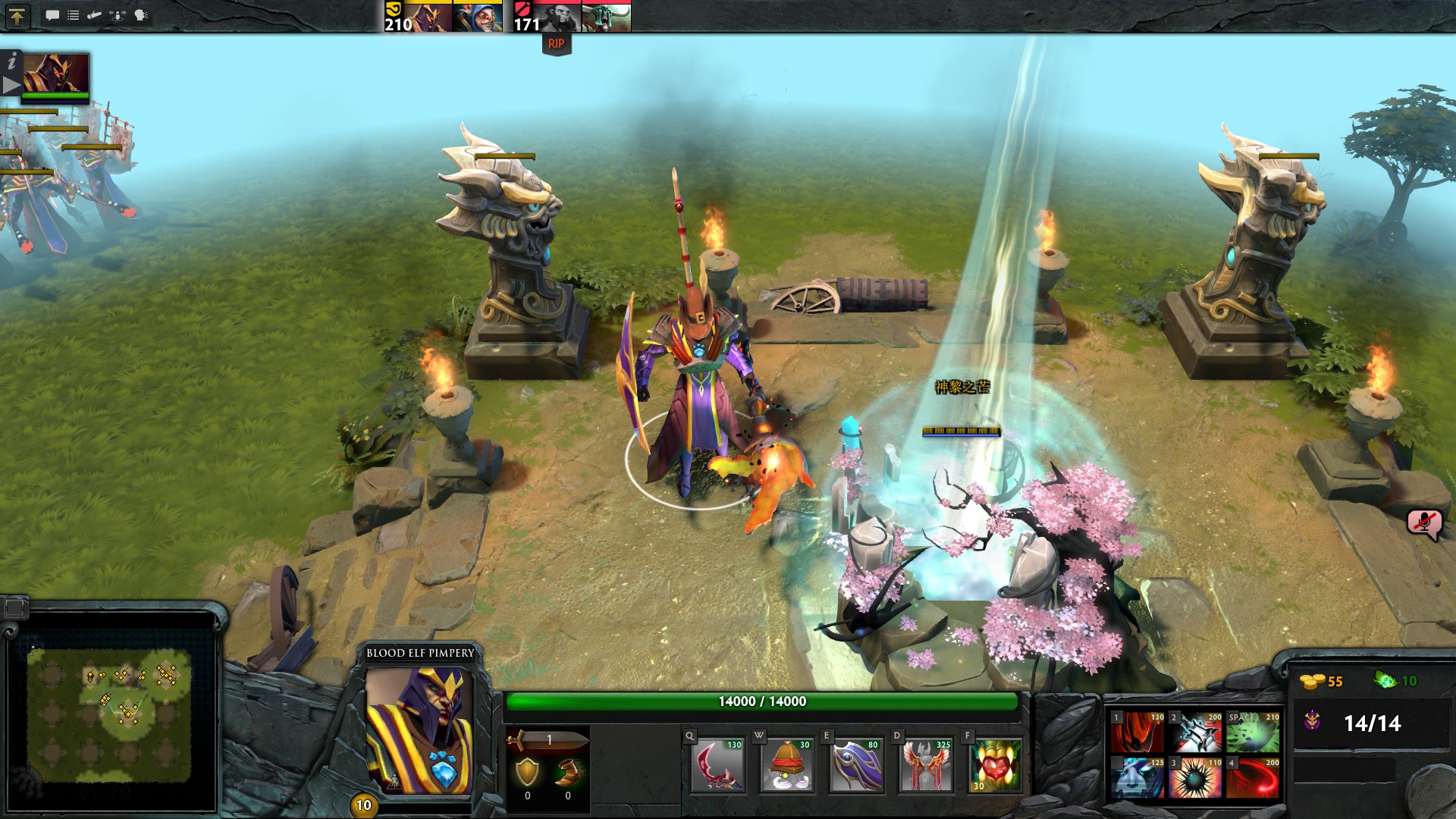
Task: Toggle the muted microphone speech bubble
Action: [1424, 523]
